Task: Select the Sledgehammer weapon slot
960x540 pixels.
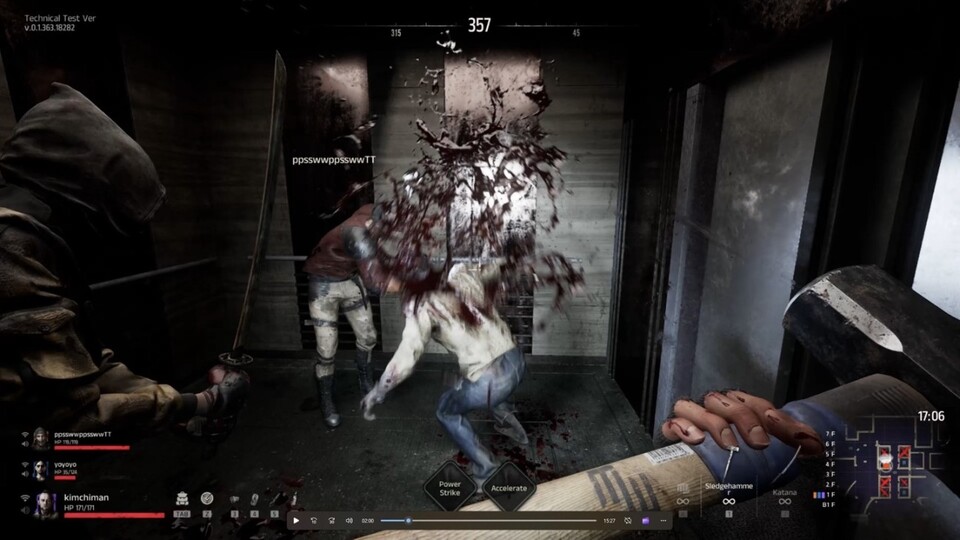Action: [728, 498]
